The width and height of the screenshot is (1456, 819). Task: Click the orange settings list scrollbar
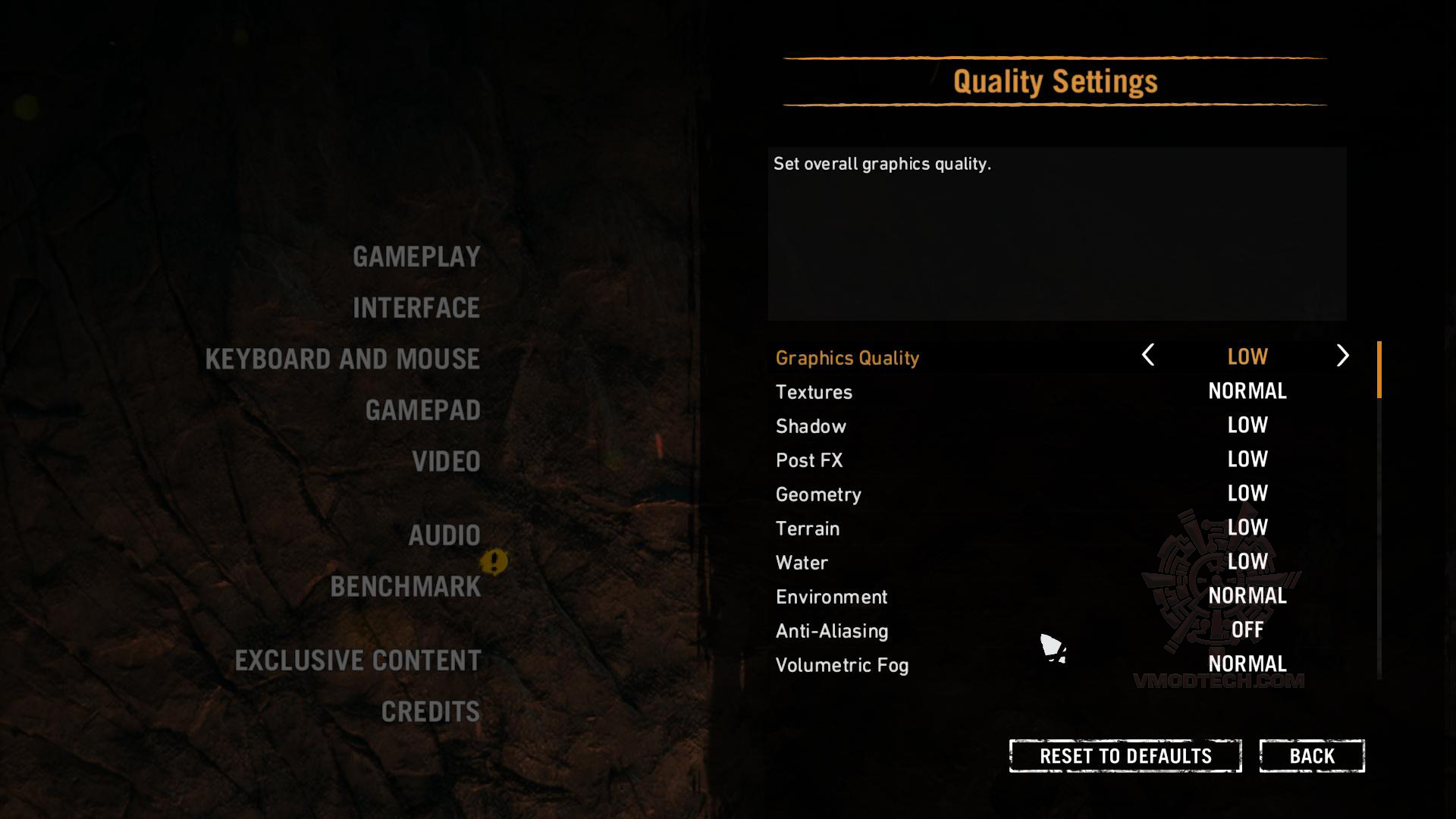[x=1379, y=369]
